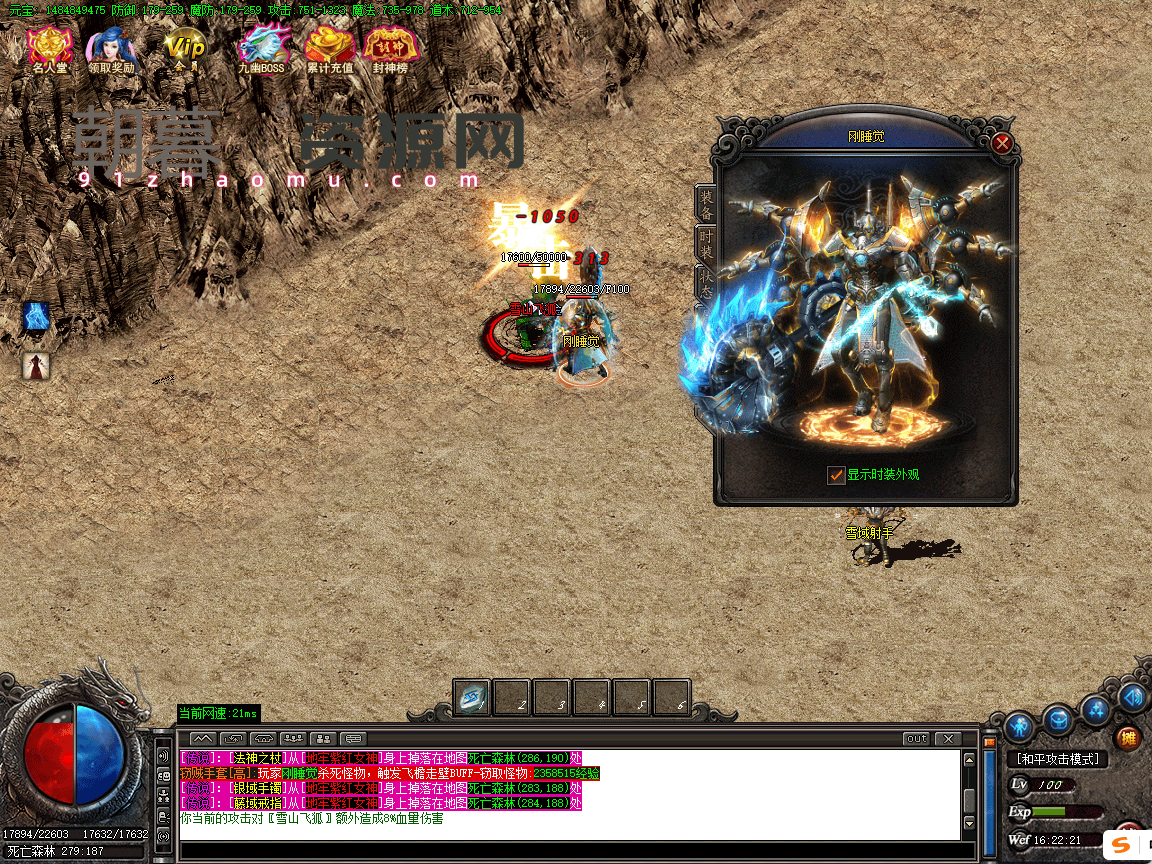
Task: Open the skills sparkle round button
Action: (x=1097, y=709)
